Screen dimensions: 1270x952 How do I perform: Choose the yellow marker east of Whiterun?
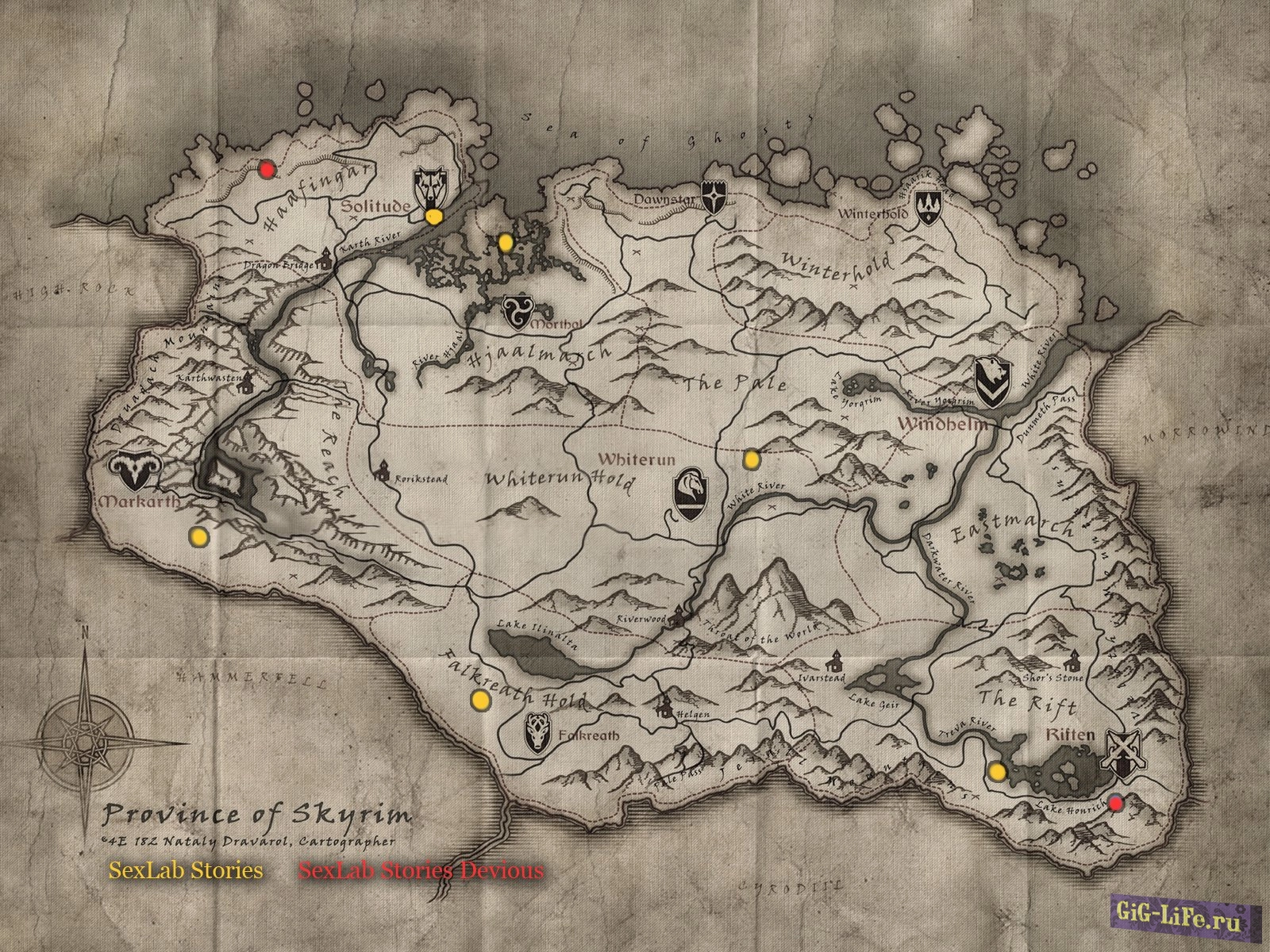pyautogui.click(x=751, y=459)
